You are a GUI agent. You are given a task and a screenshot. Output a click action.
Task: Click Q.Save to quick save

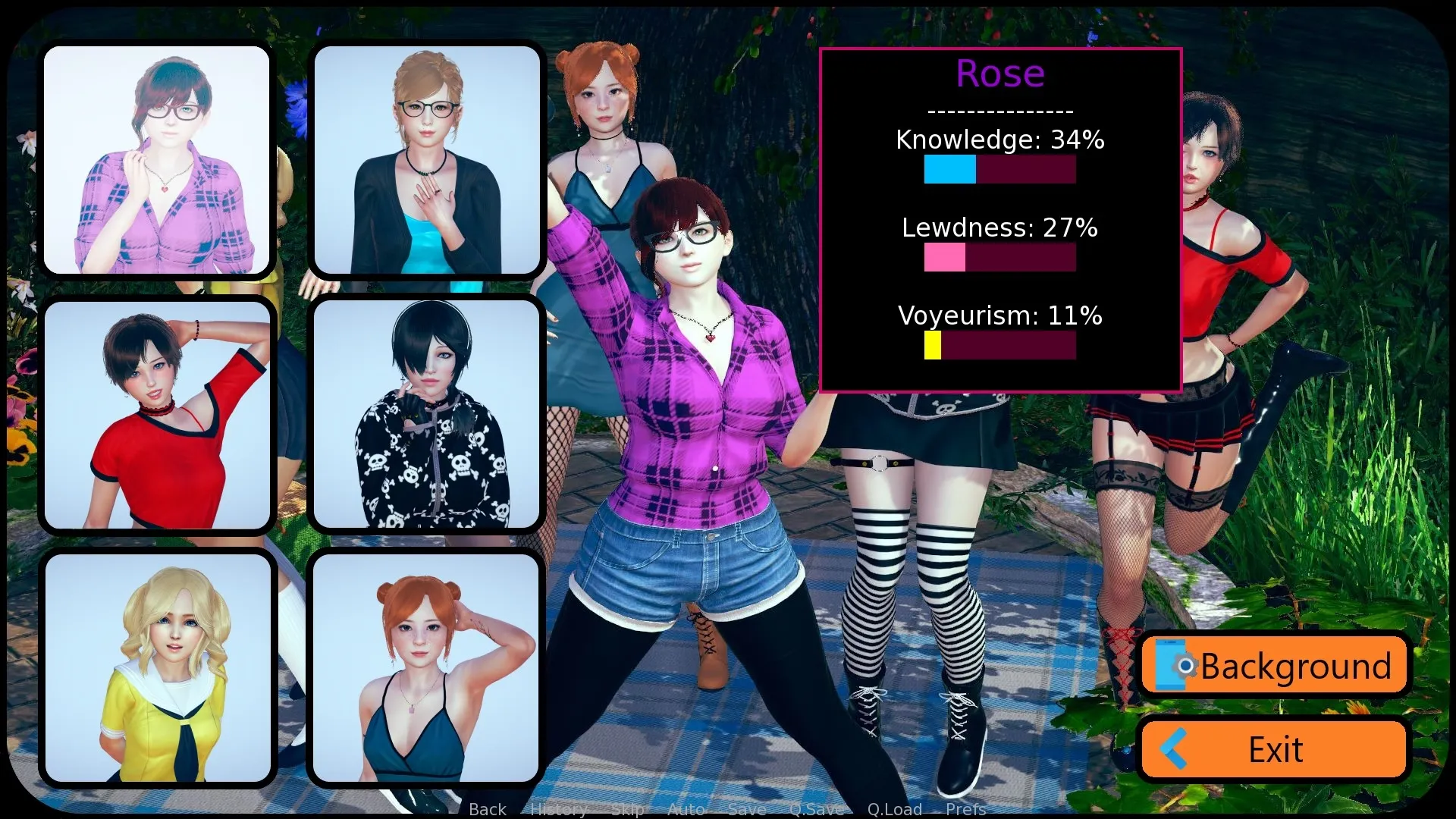816,809
